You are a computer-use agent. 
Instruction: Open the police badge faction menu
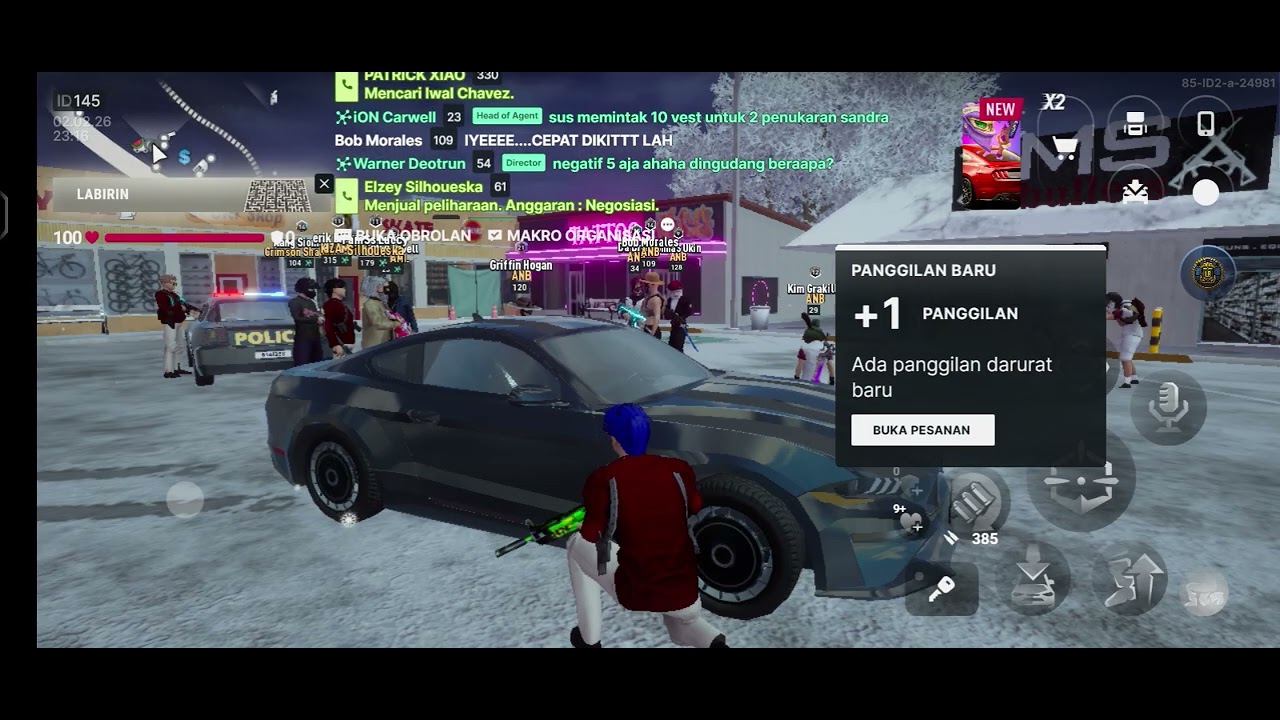click(x=1207, y=273)
